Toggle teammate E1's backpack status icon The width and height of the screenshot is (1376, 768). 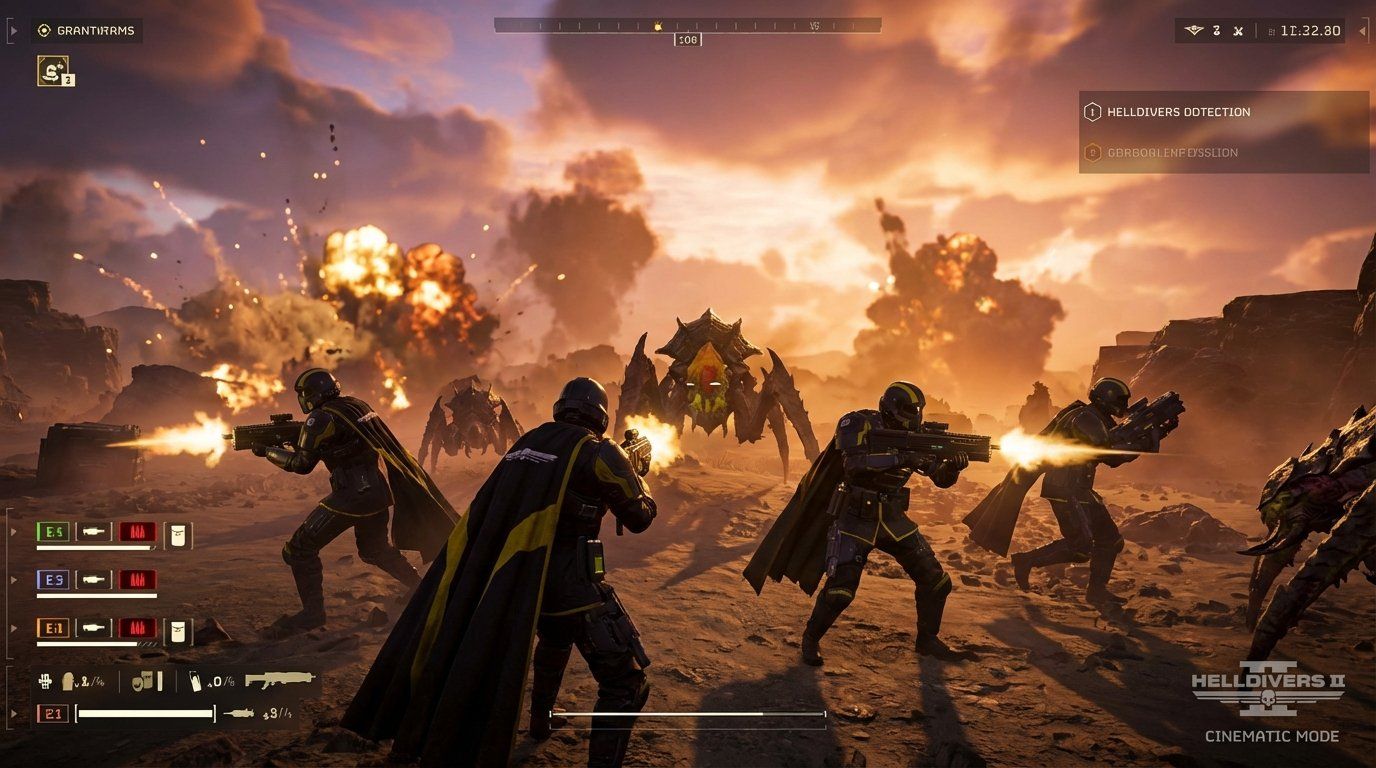(x=178, y=629)
